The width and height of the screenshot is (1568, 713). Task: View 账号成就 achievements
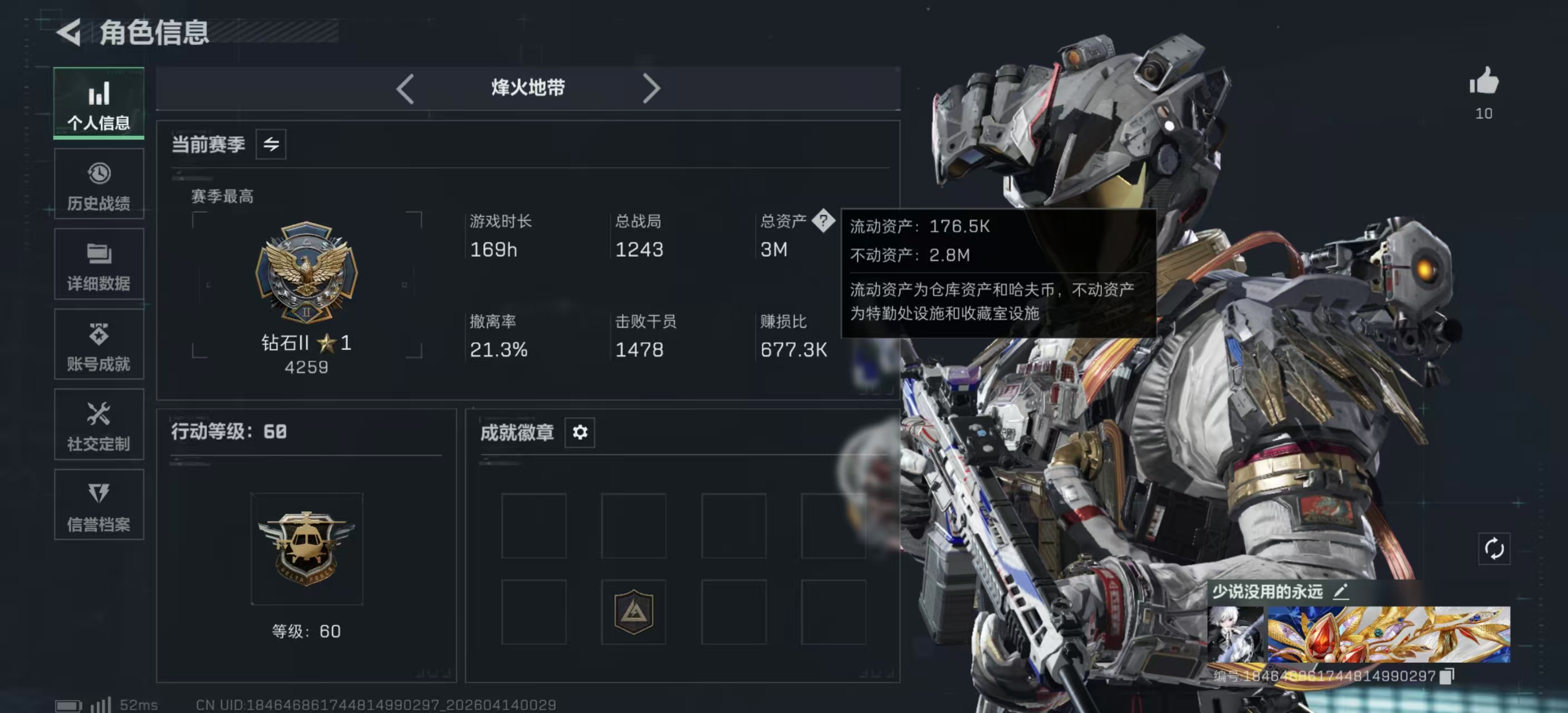pos(99,345)
